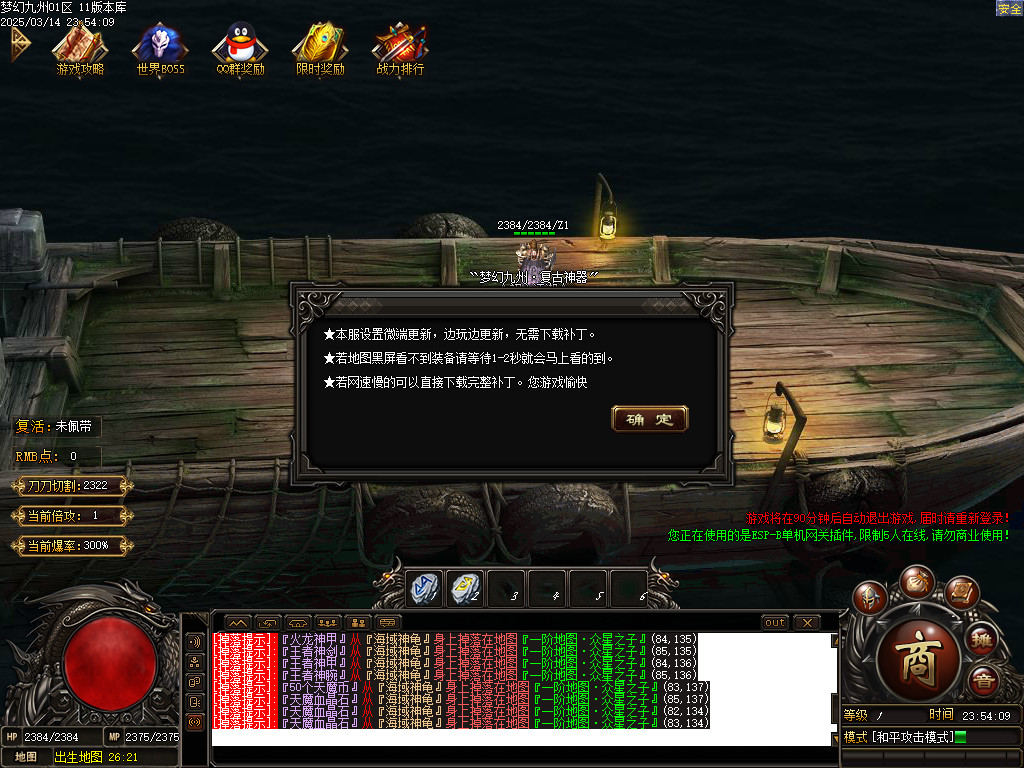Open the 限时奖励 timed rewards
This screenshot has width=1024, height=768.
pos(320,46)
